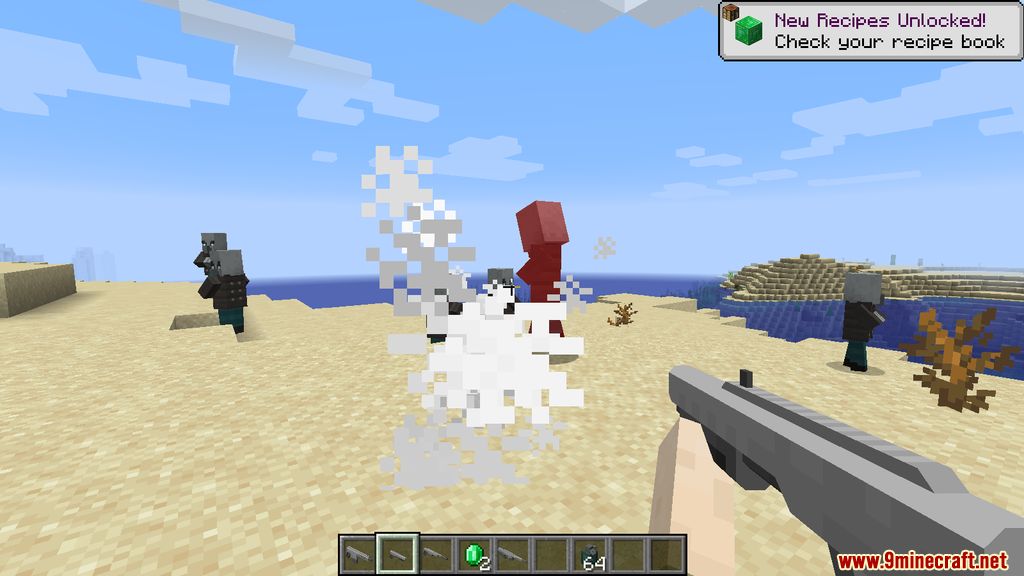Select the highlighted shotgun hotbar slot
The width and height of the screenshot is (1024, 576).
(394, 553)
